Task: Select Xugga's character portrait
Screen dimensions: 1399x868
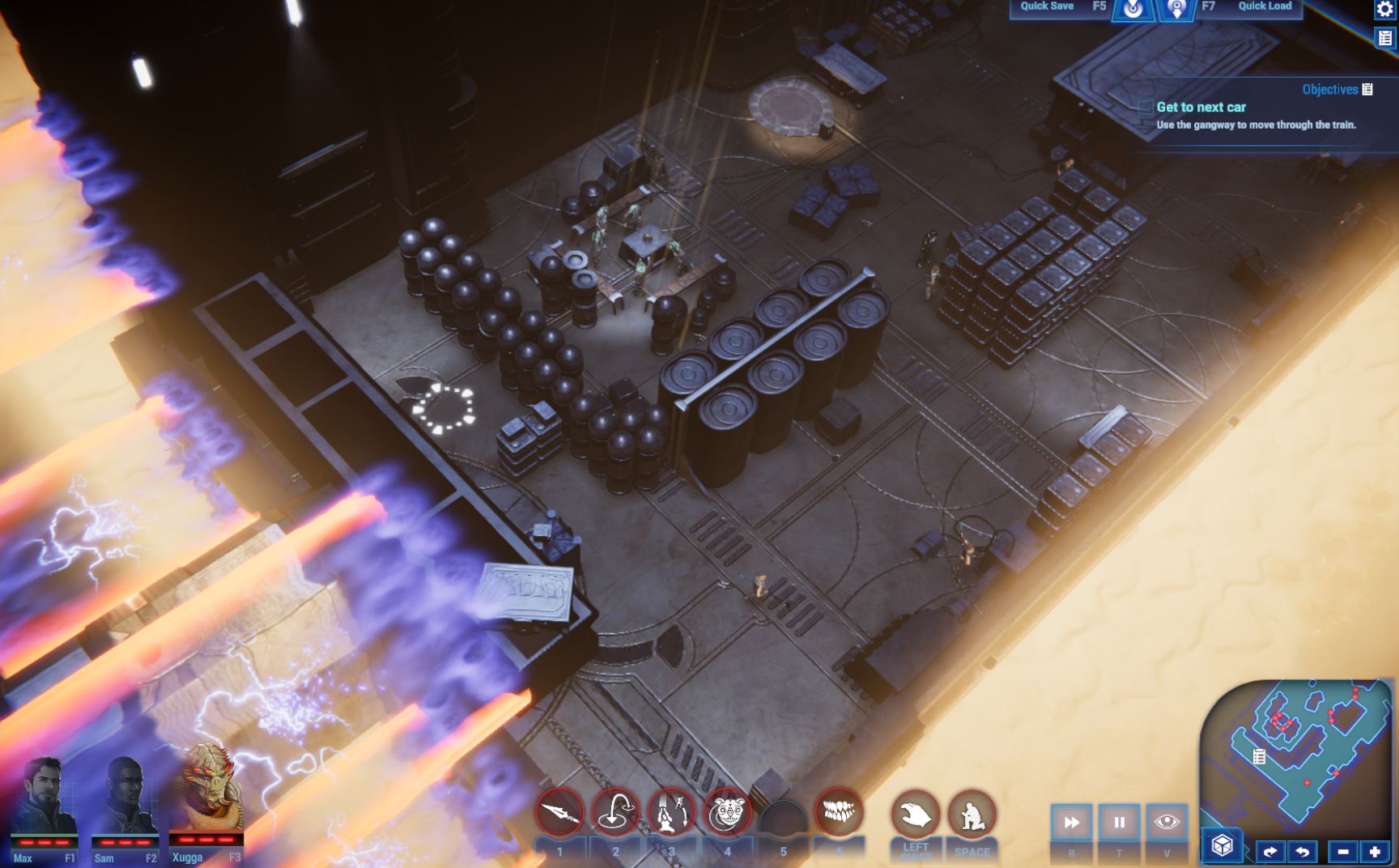Action: tap(206, 794)
